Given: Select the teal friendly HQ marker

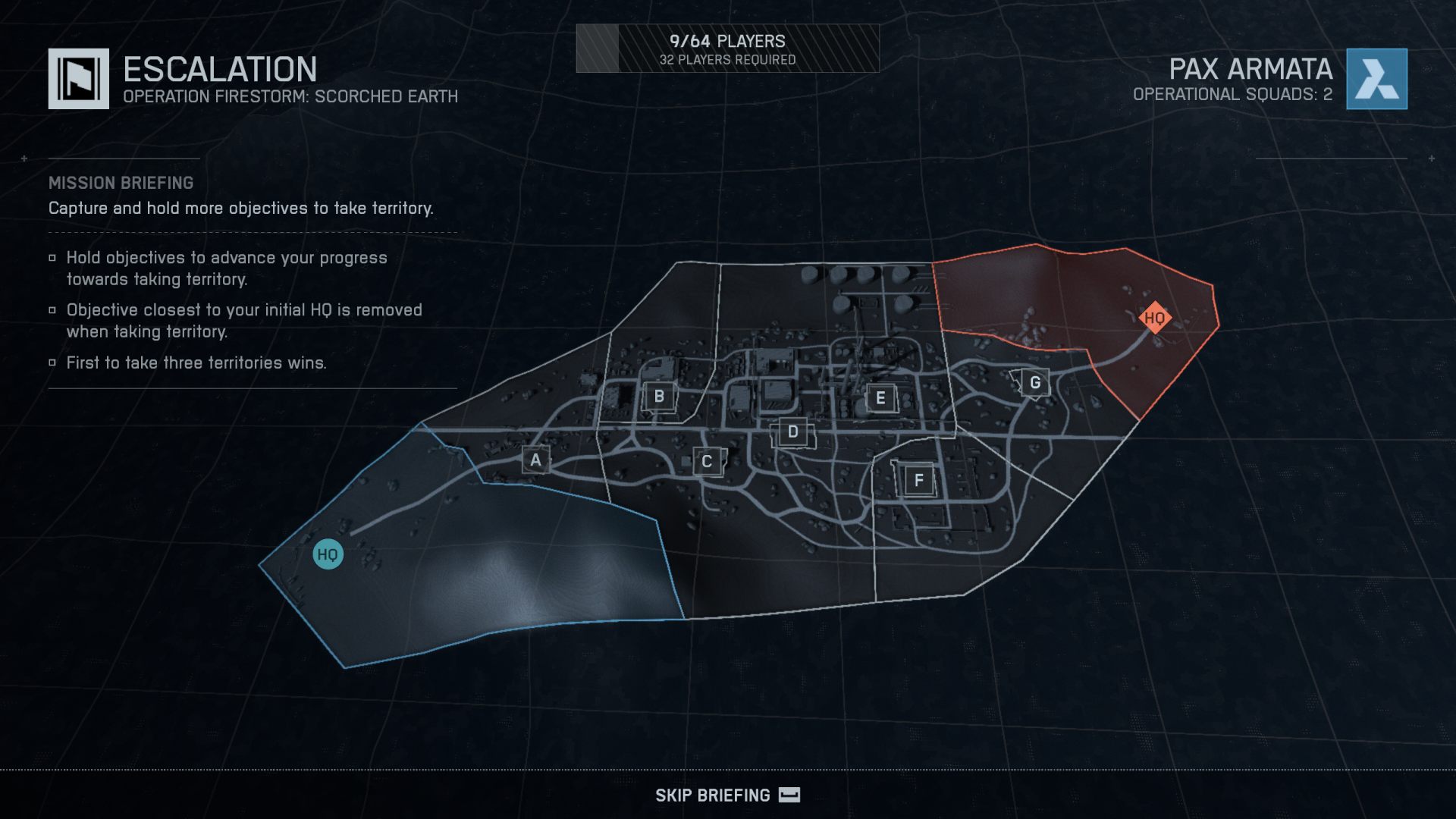Looking at the screenshot, I should (x=328, y=554).
